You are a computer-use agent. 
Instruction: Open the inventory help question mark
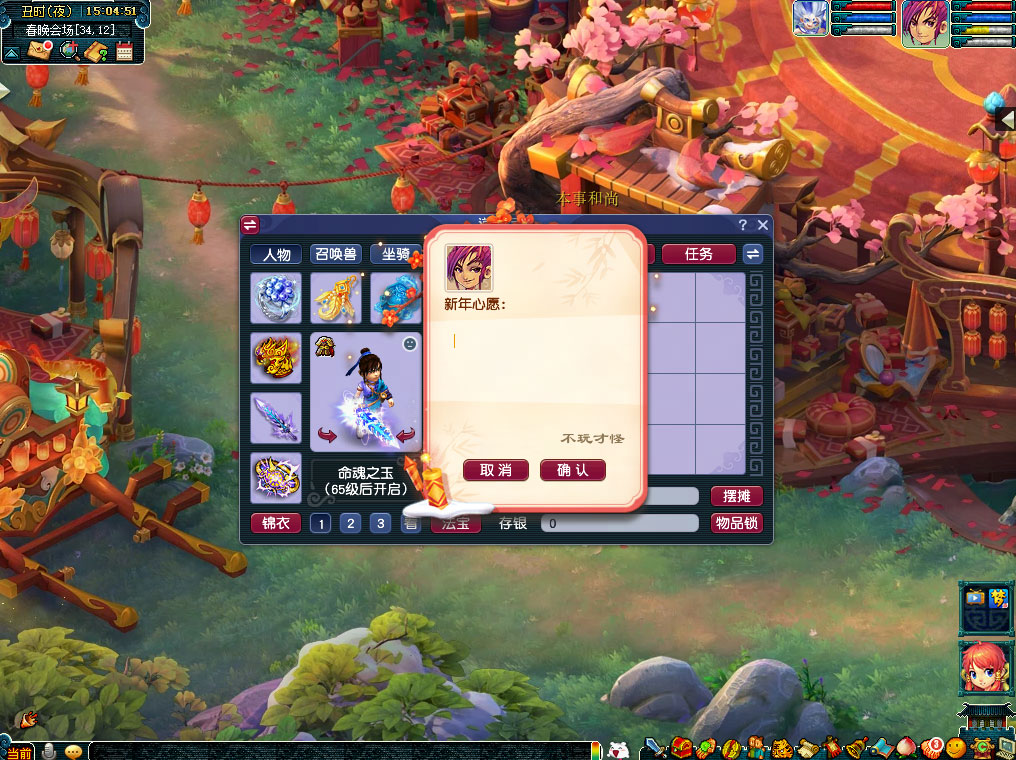pos(742,225)
